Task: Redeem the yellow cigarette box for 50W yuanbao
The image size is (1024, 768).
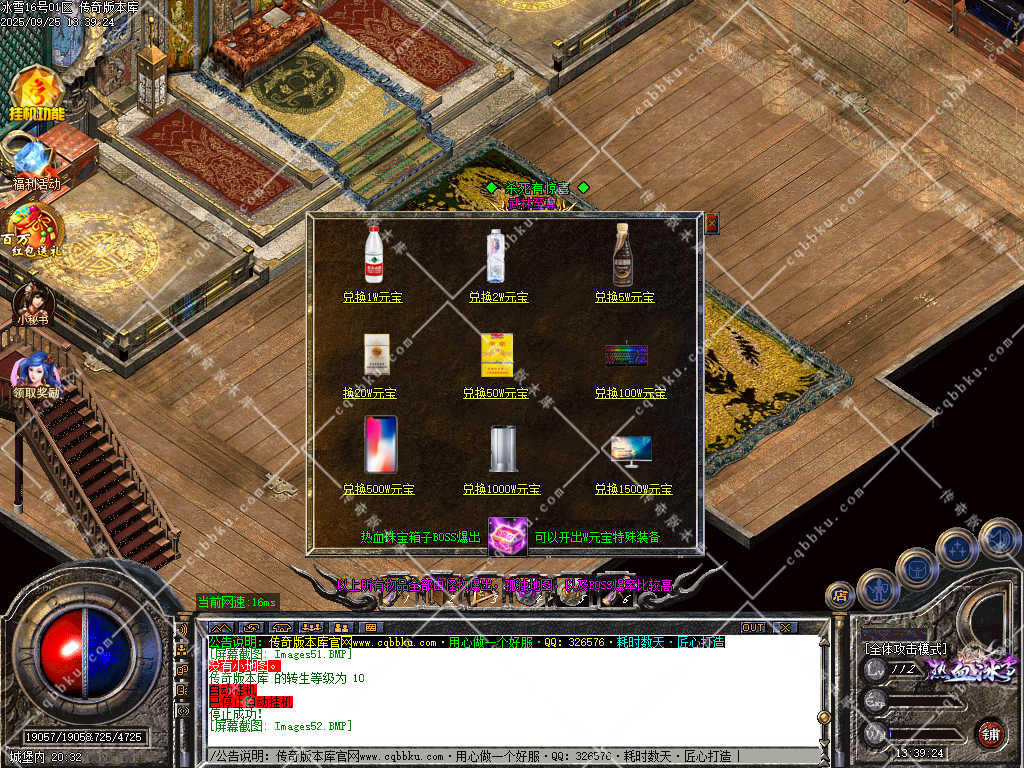Action: (495, 393)
